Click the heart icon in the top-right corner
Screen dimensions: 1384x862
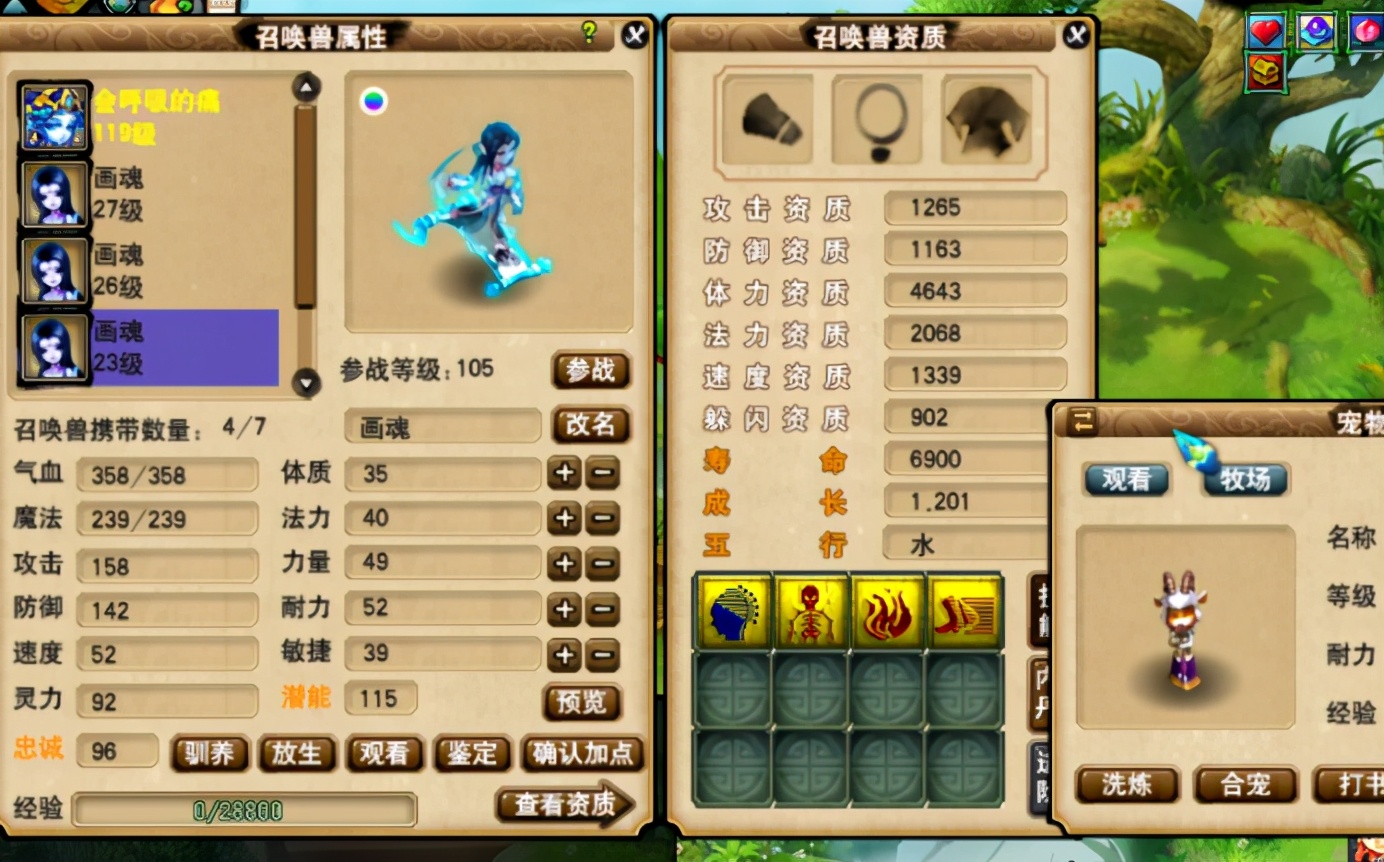pos(1265,31)
